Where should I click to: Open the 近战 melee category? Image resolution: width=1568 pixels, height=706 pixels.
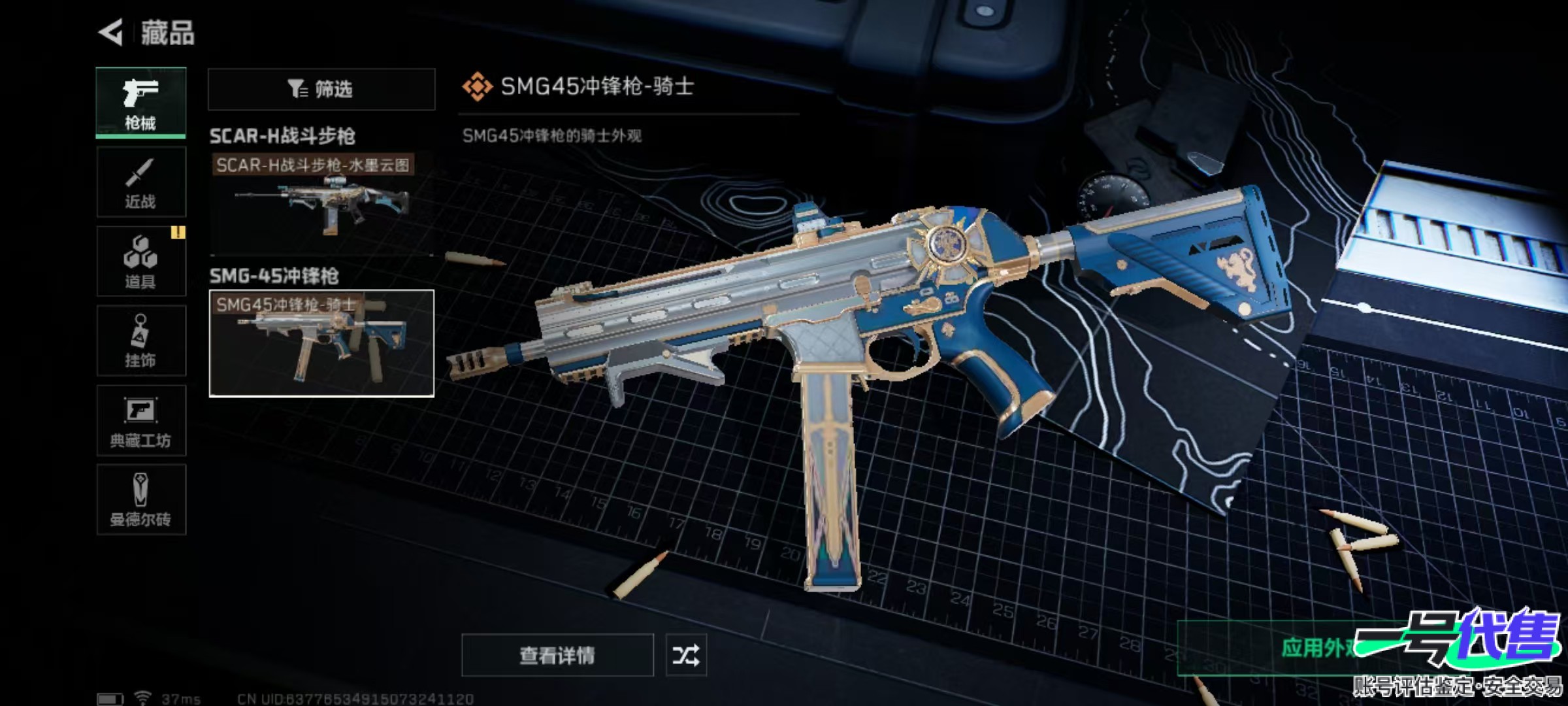[141, 182]
